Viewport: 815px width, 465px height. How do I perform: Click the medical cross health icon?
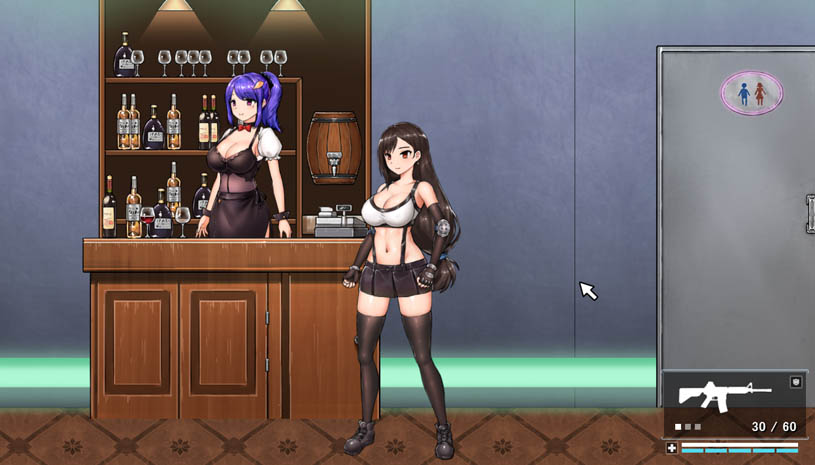(672, 449)
